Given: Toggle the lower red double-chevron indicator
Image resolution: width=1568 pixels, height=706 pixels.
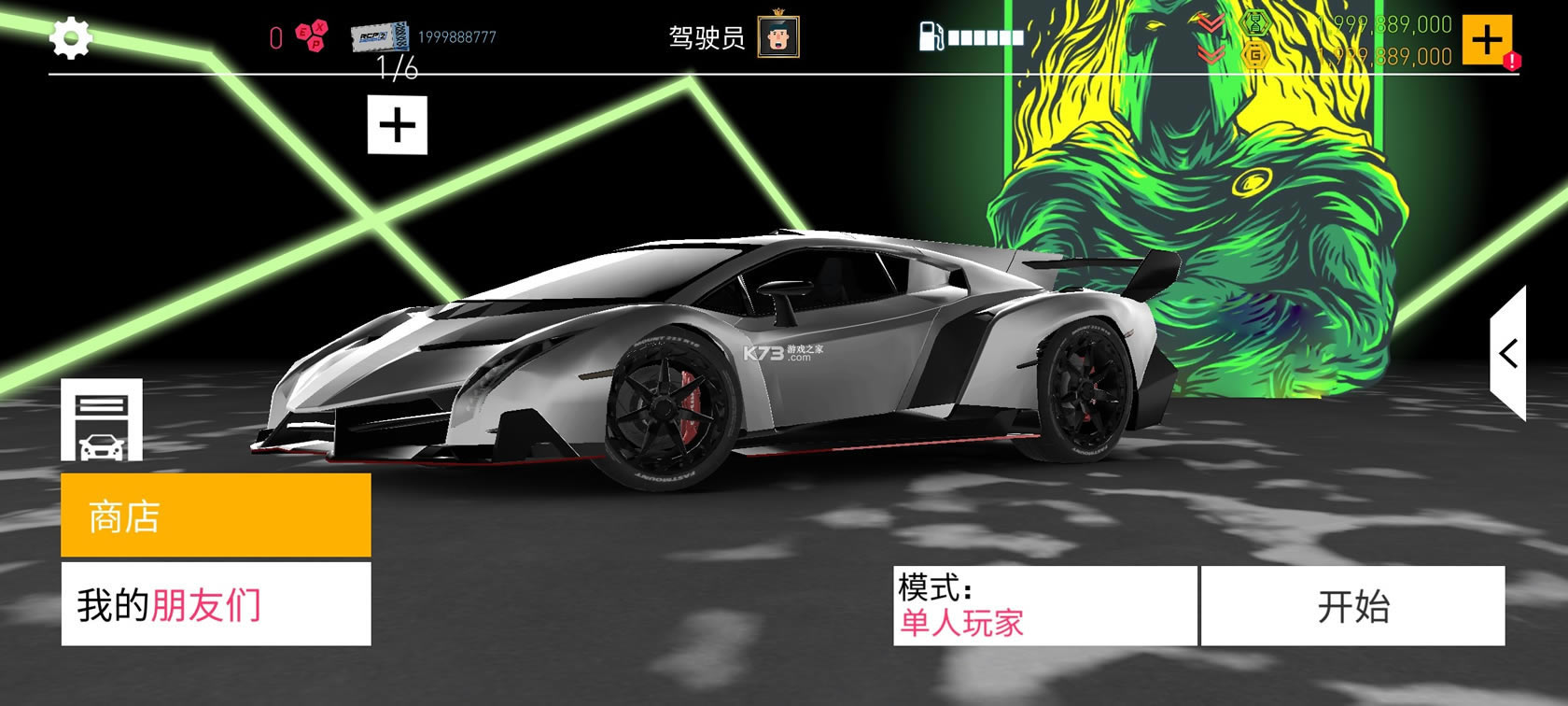Looking at the screenshot, I should click(1210, 53).
